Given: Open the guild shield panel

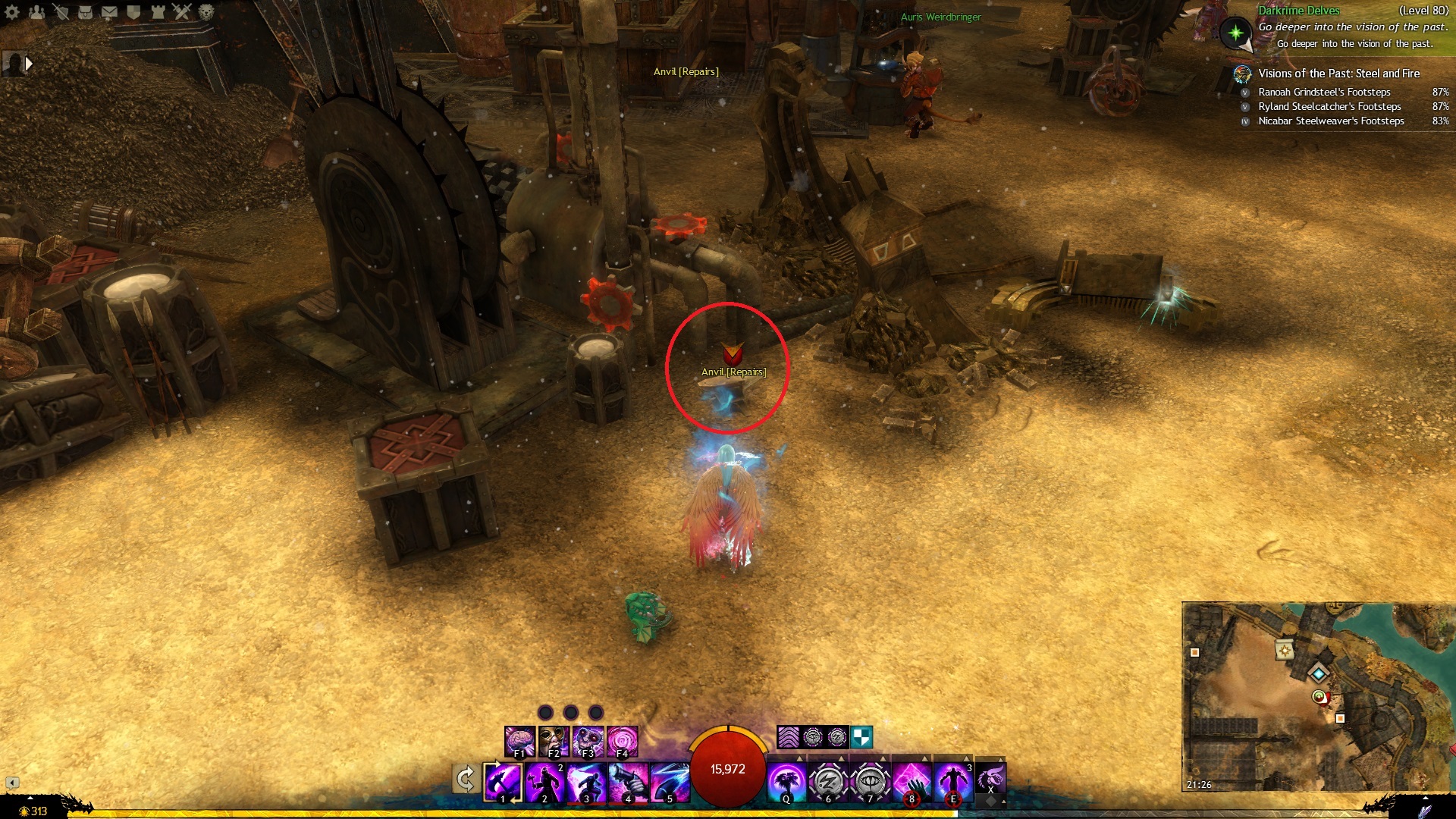Looking at the screenshot, I should [133, 12].
